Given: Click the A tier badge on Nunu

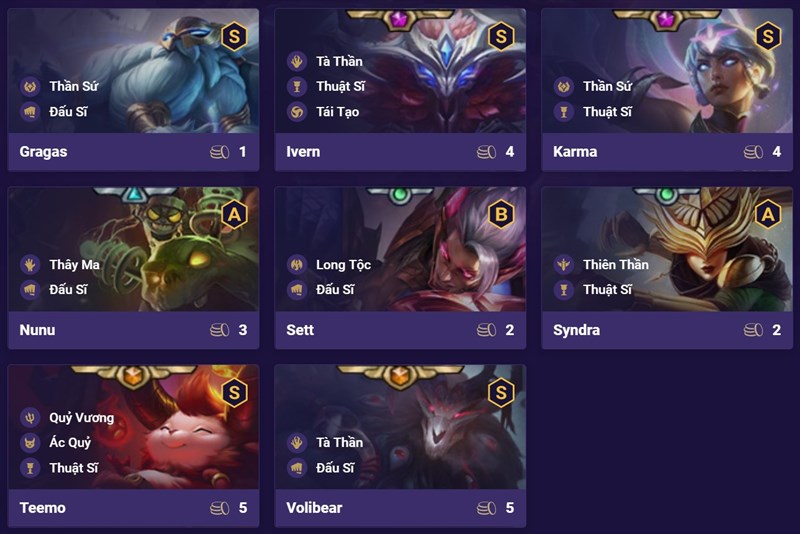Looking at the screenshot, I should 234,214.
